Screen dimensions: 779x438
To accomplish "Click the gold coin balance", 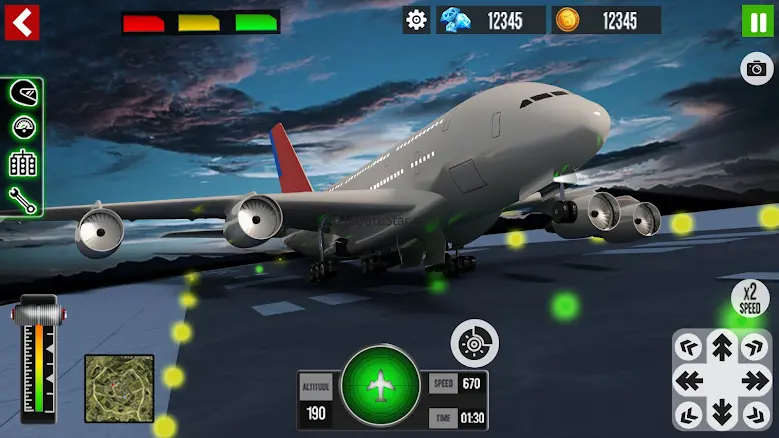I will tap(607, 20).
